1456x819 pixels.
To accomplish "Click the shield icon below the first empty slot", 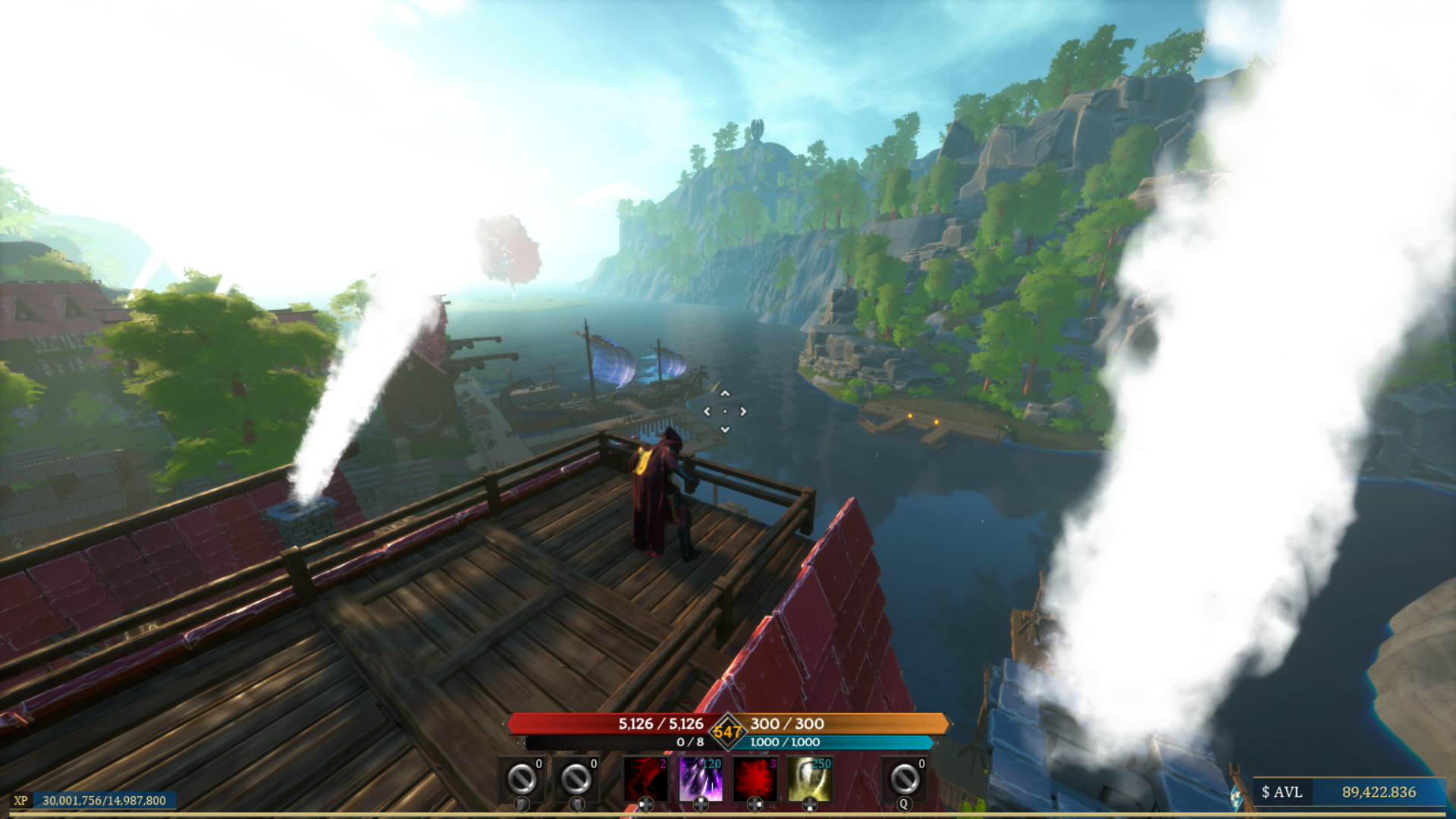I will point(522,805).
